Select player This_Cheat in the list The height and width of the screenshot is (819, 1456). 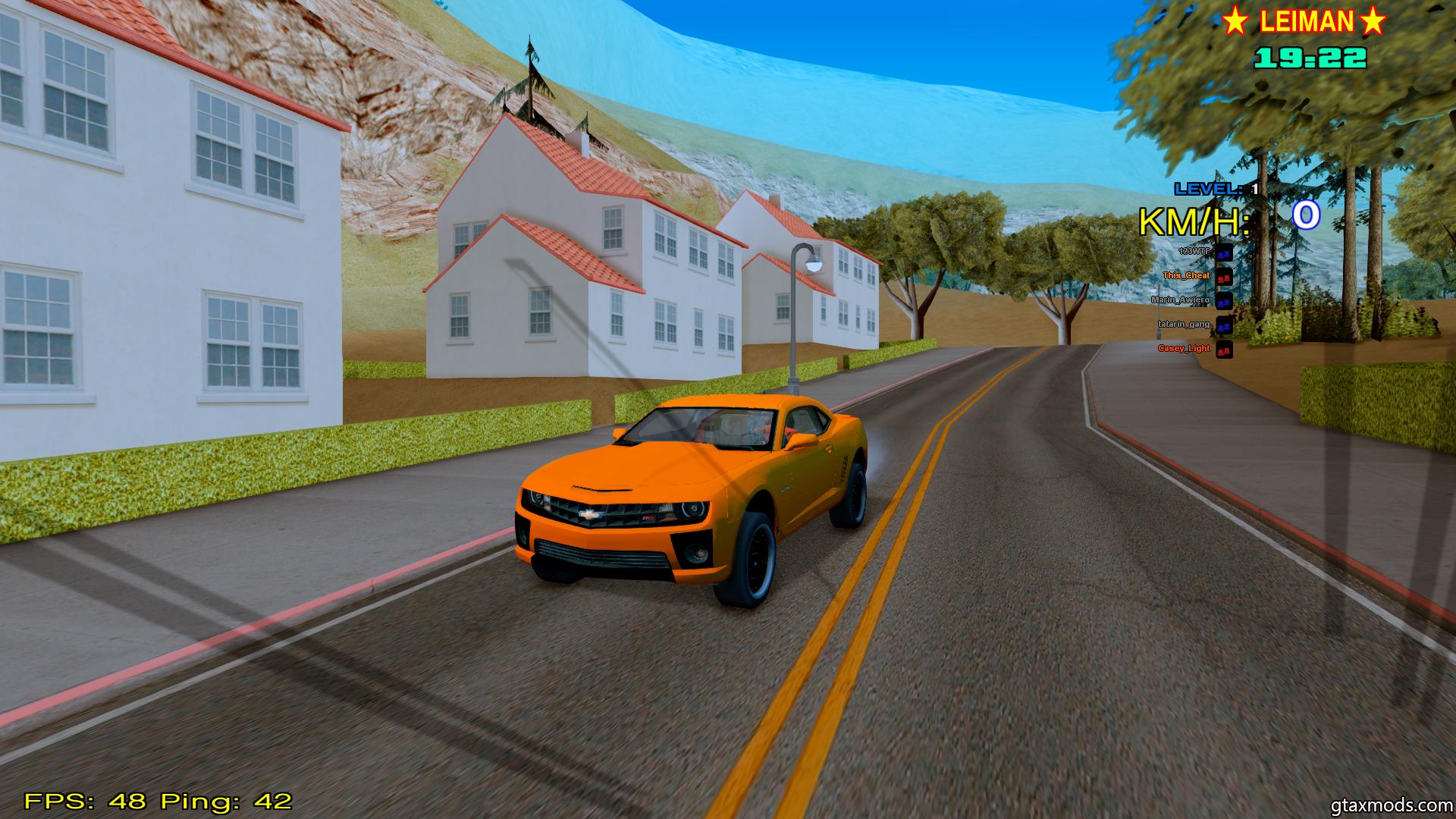coord(1187,275)
